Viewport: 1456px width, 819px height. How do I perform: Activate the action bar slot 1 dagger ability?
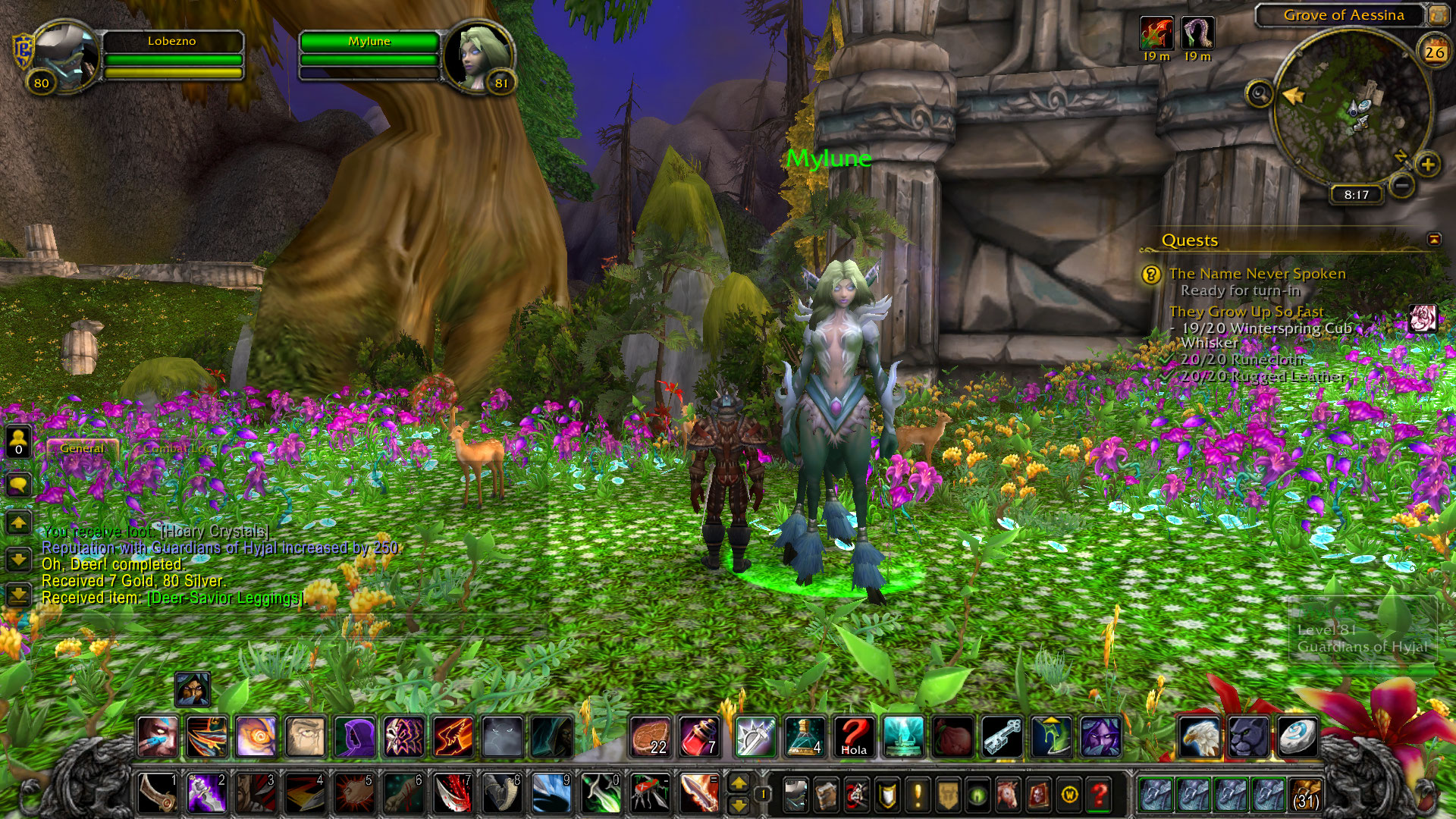158,792
